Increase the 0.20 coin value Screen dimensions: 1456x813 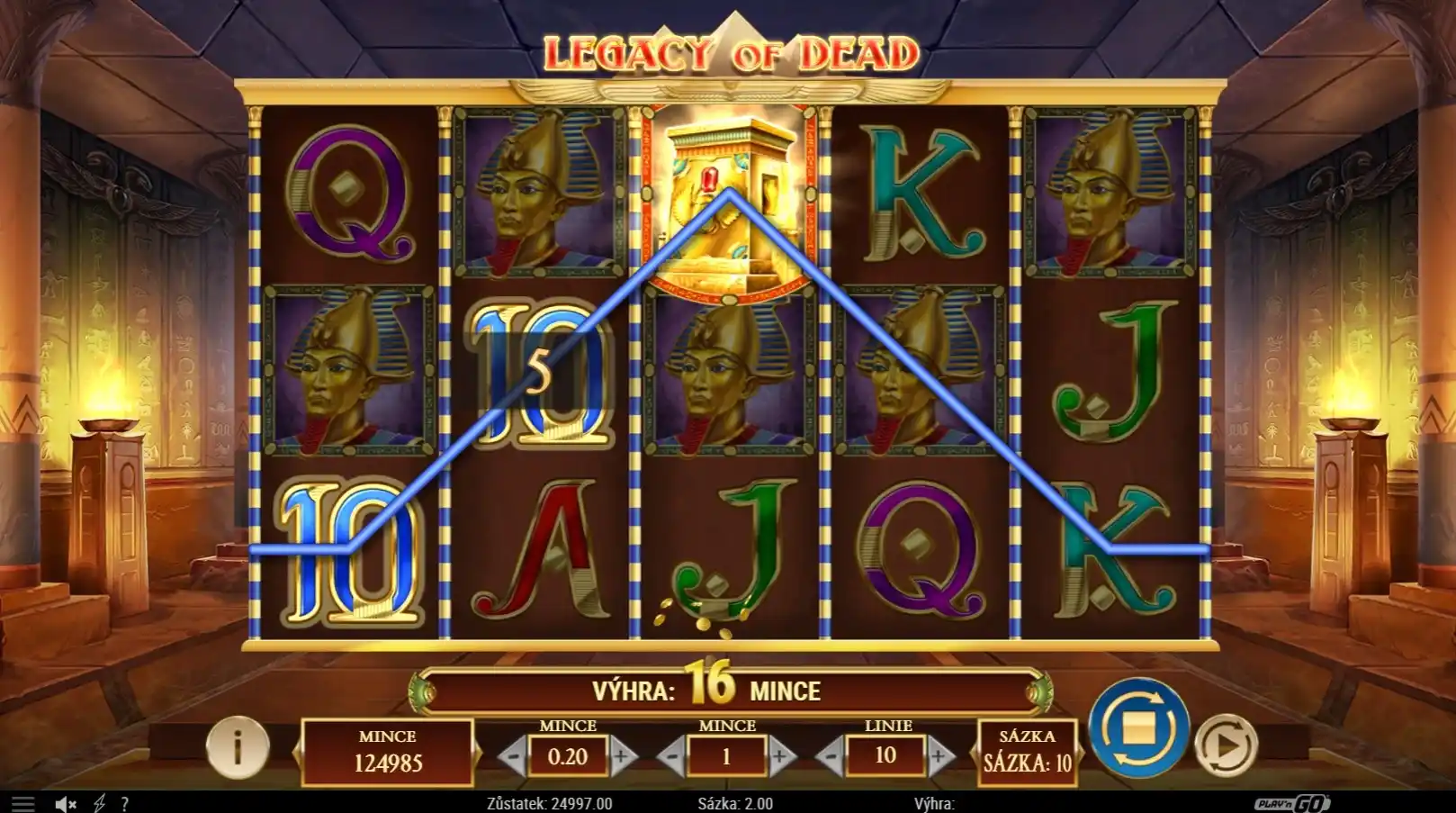622,757
